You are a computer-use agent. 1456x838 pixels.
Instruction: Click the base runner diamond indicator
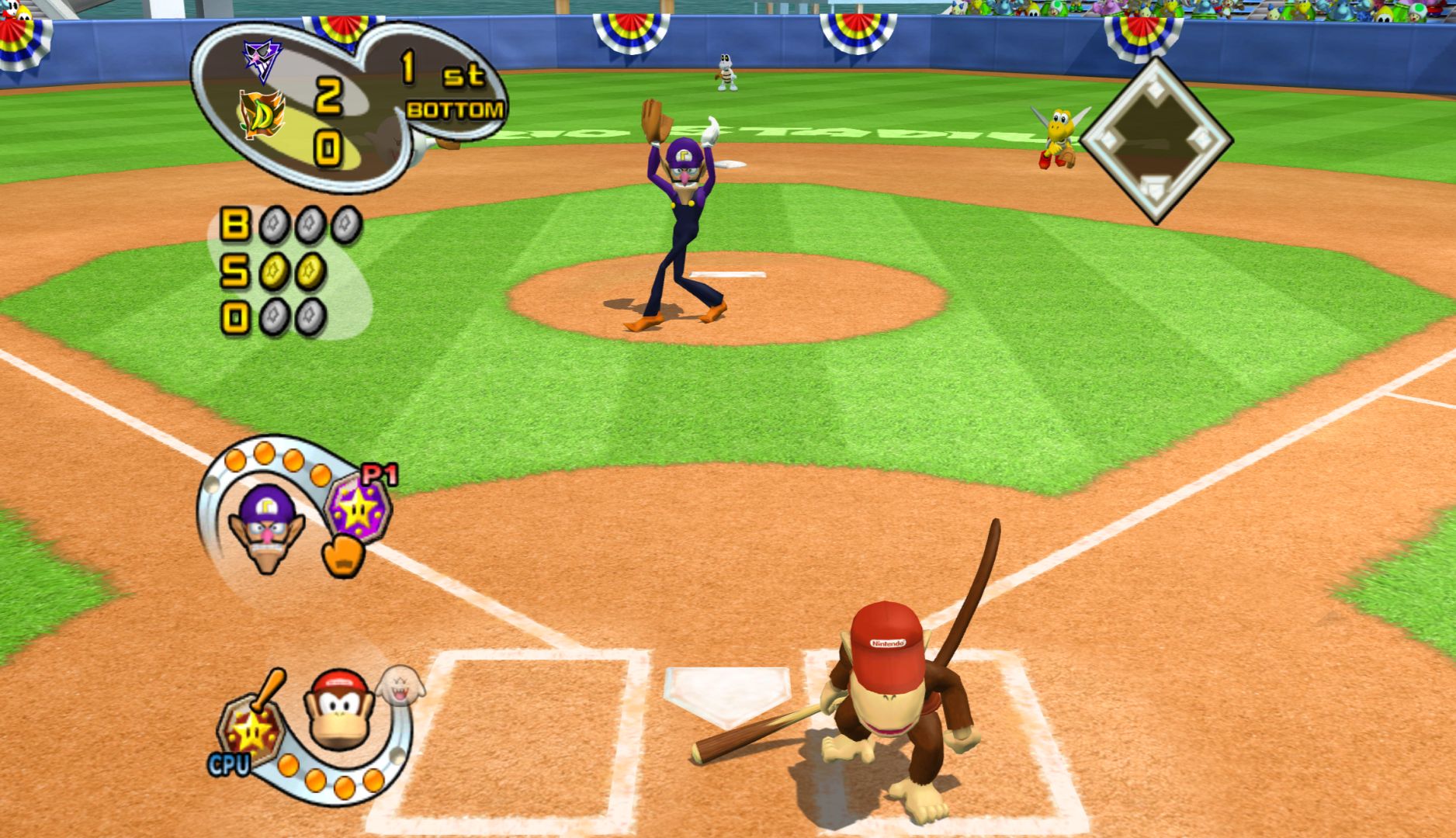click(x=1156, y=142)
